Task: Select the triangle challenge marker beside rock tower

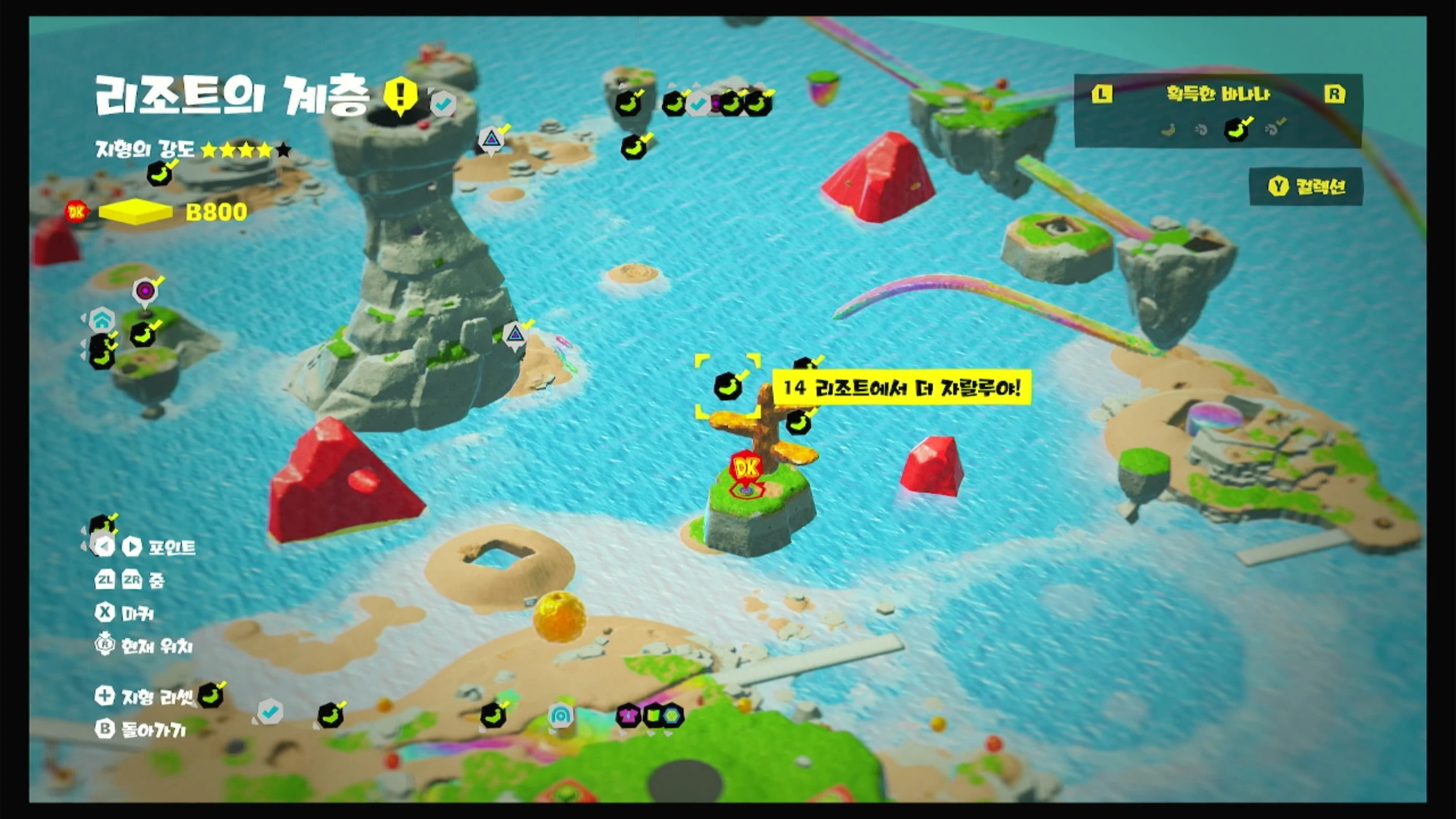Action: 515,334
